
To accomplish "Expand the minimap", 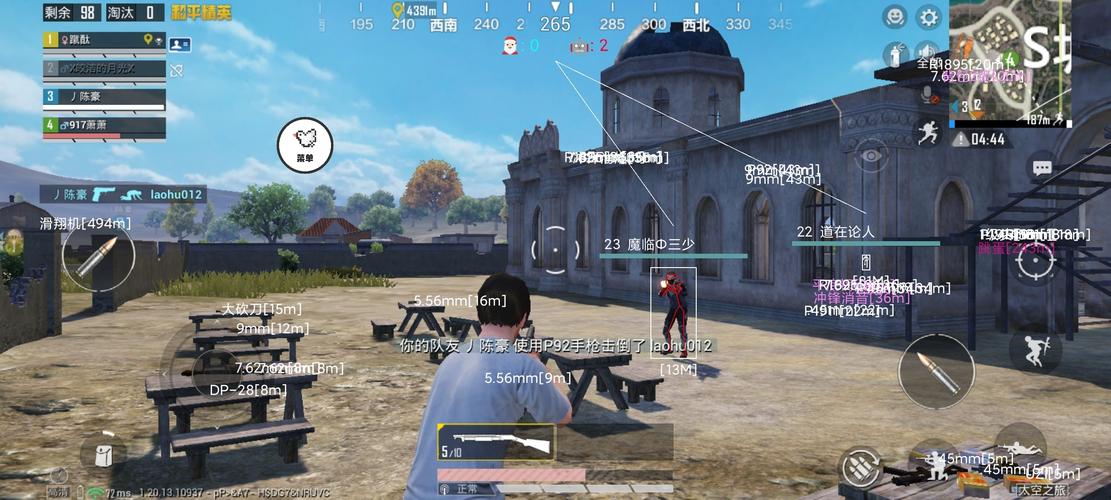I will click(x=1010, y=60).
